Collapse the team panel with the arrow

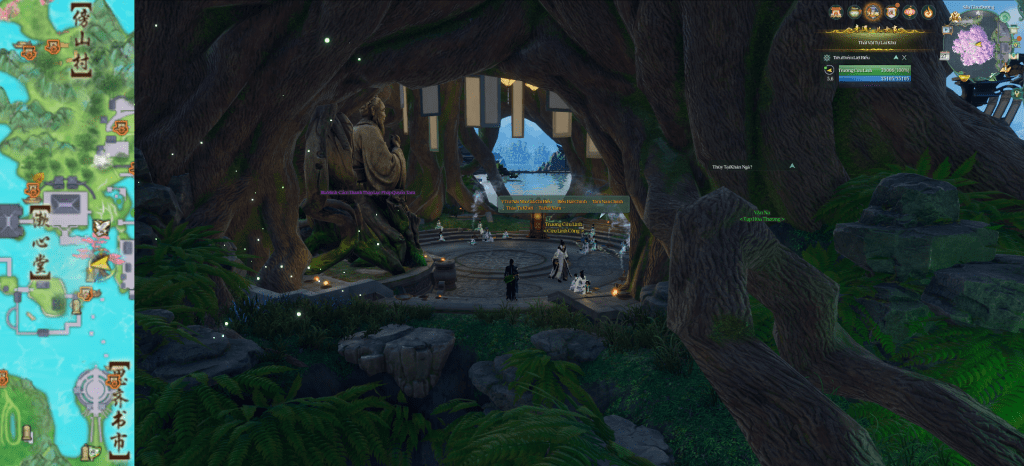(896, 57)
